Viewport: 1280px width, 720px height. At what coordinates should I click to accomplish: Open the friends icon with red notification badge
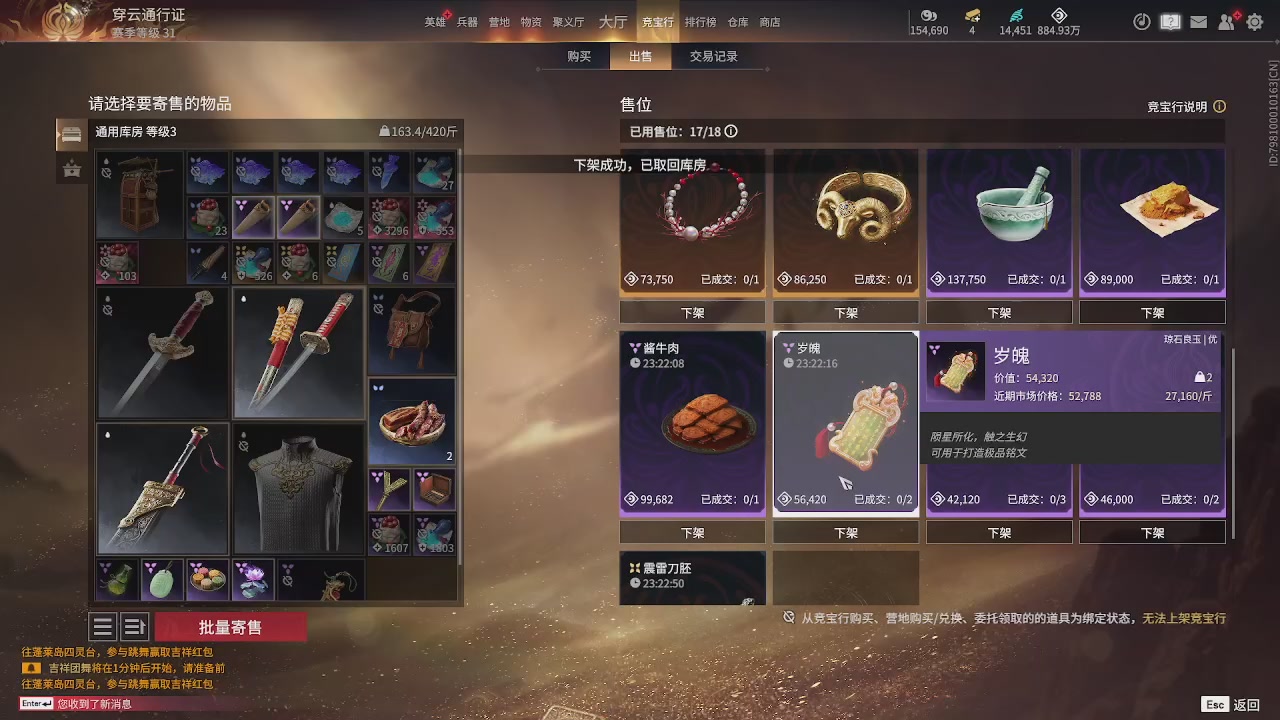(1226, 21)
